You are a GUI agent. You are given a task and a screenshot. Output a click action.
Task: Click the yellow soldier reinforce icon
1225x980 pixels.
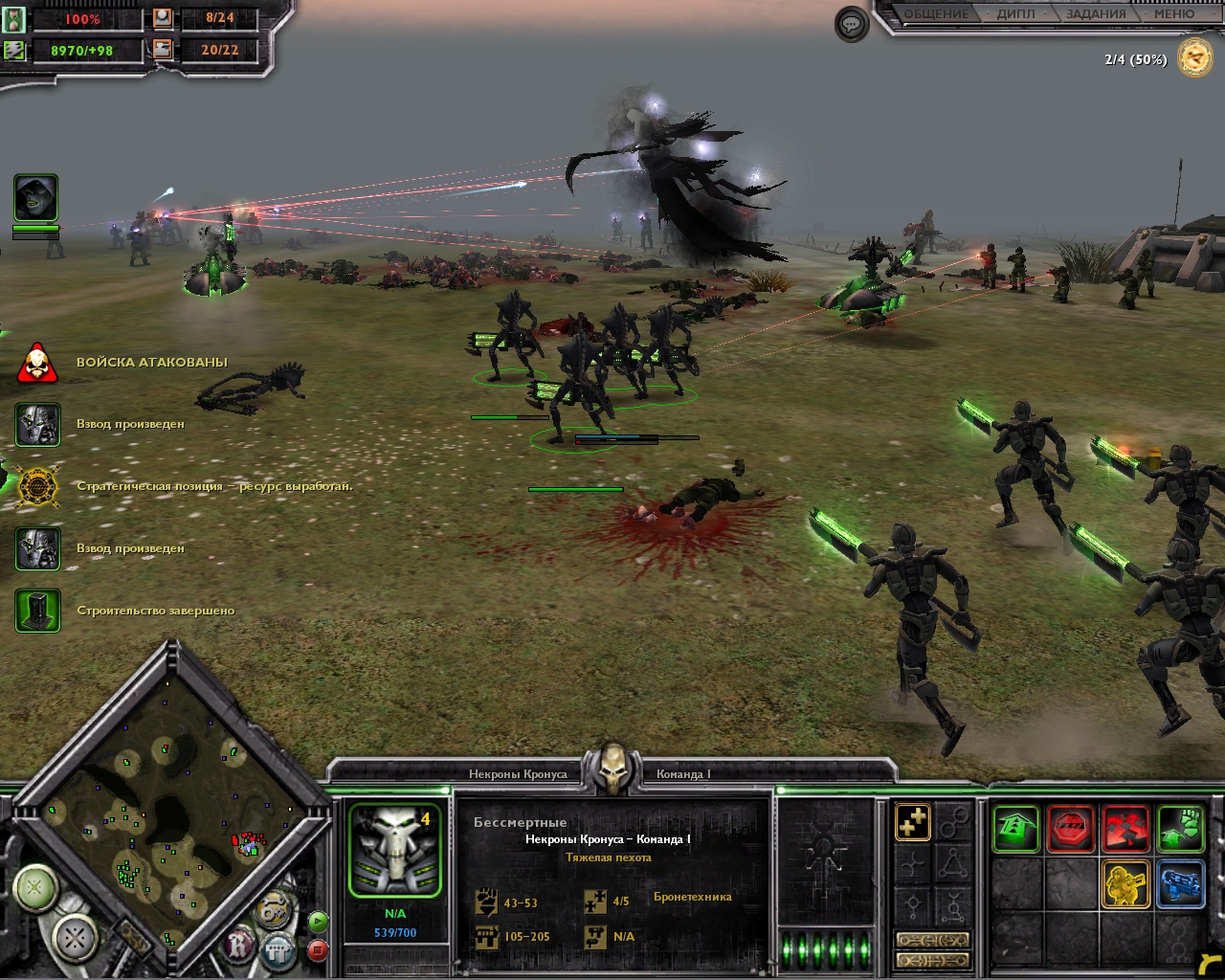(x=1125, y=883)
